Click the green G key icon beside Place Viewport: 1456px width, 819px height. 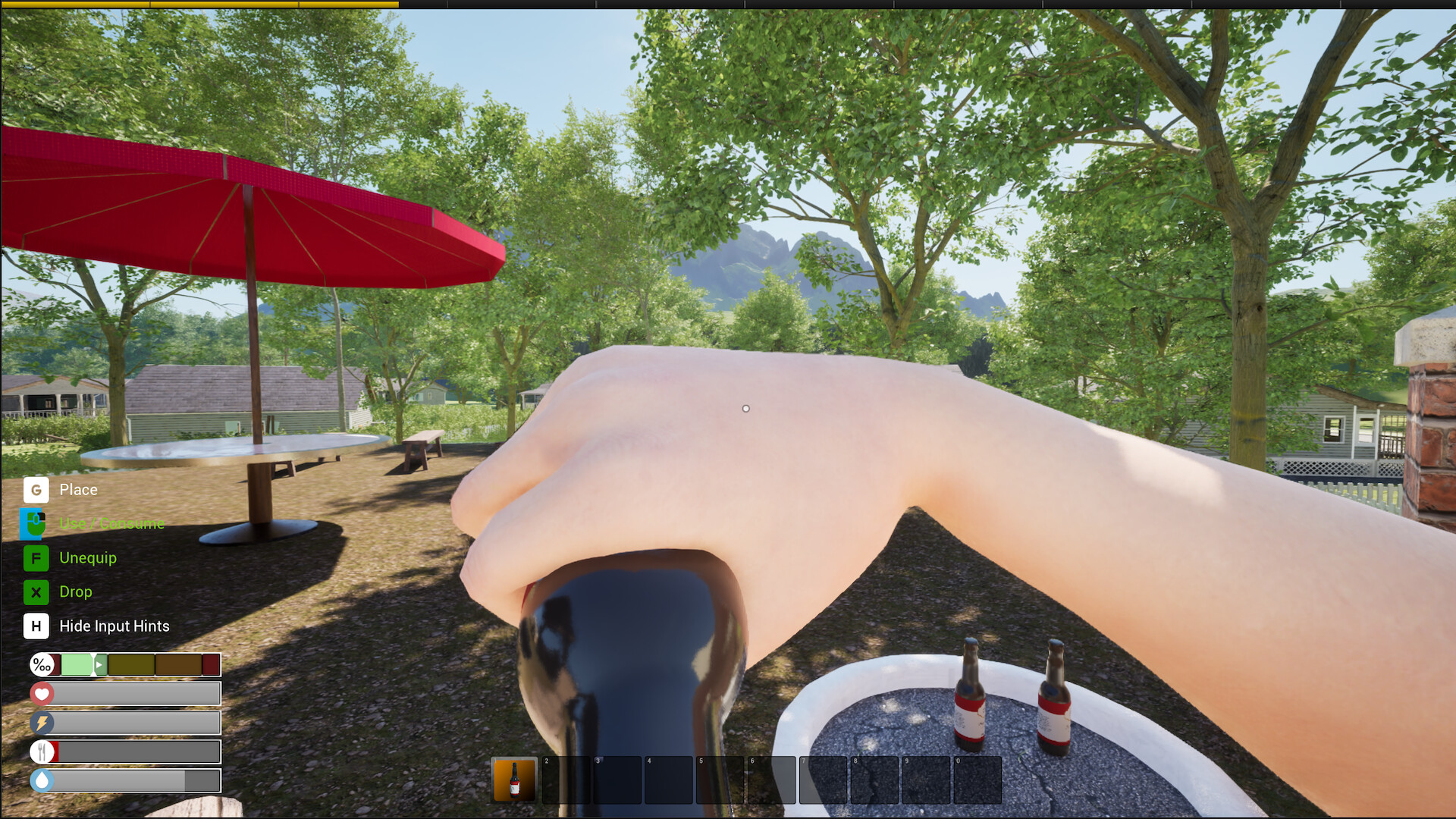36,490
